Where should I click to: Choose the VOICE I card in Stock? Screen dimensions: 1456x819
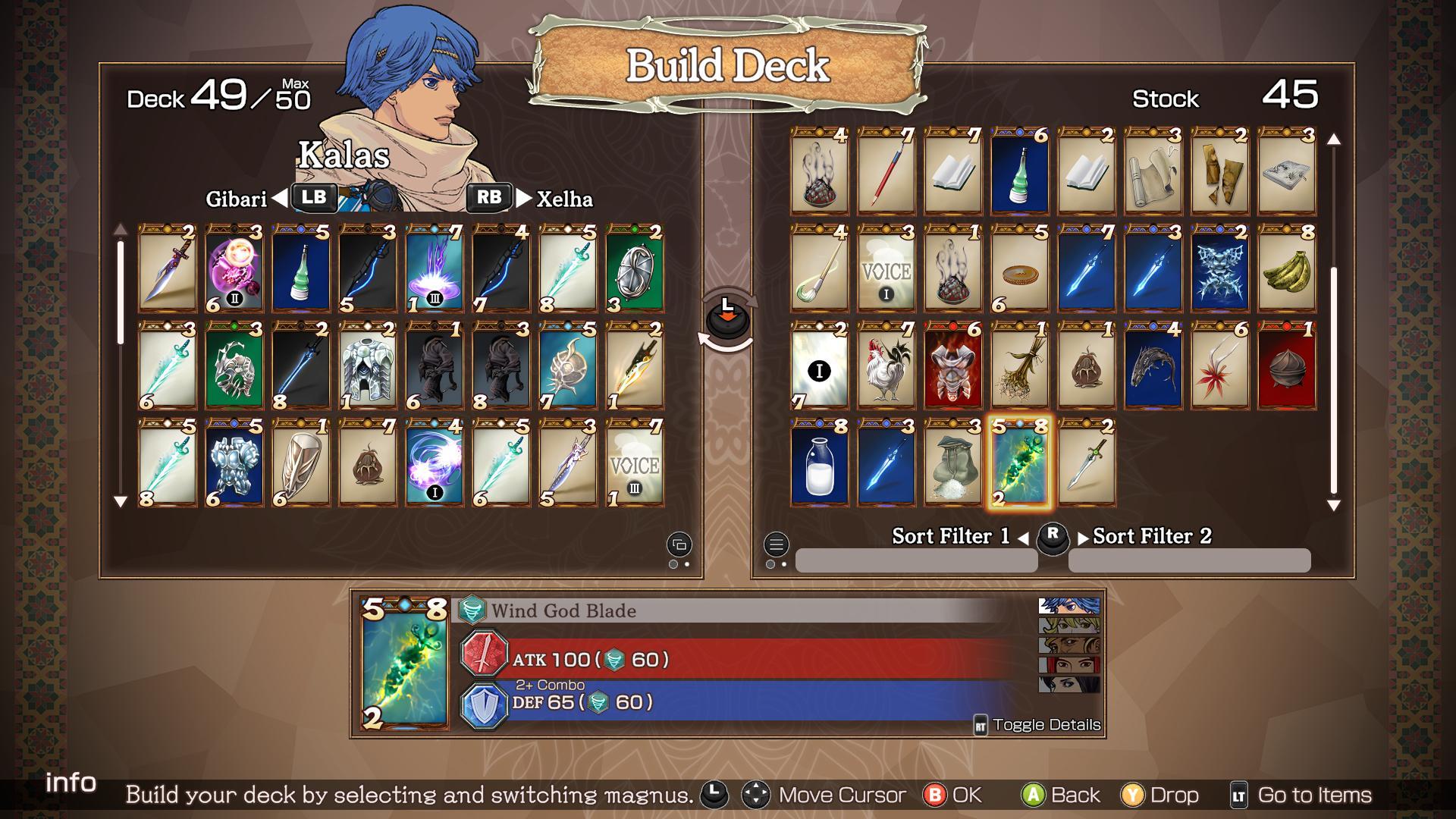(886, 268)
